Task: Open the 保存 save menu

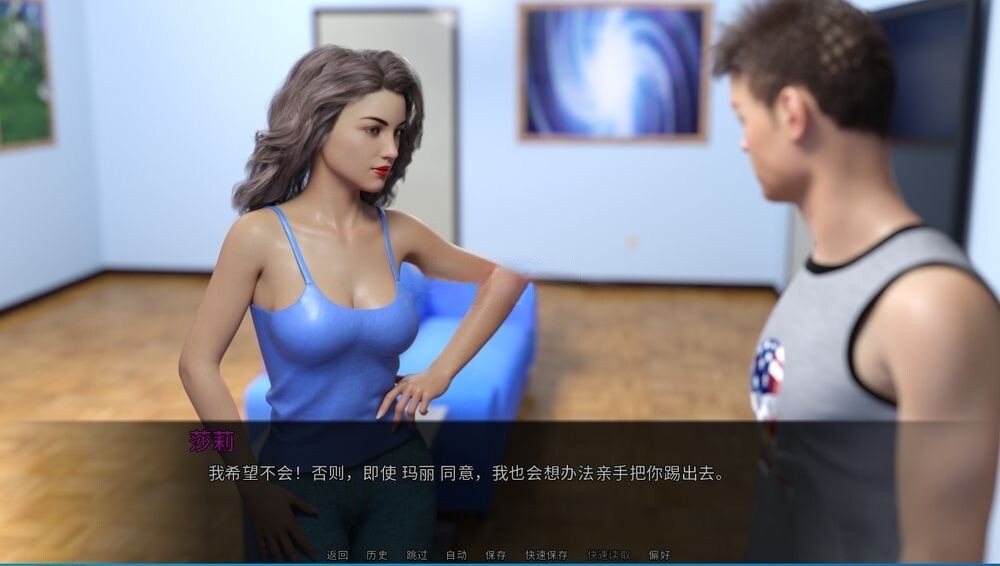Action: tap(496, 555)
